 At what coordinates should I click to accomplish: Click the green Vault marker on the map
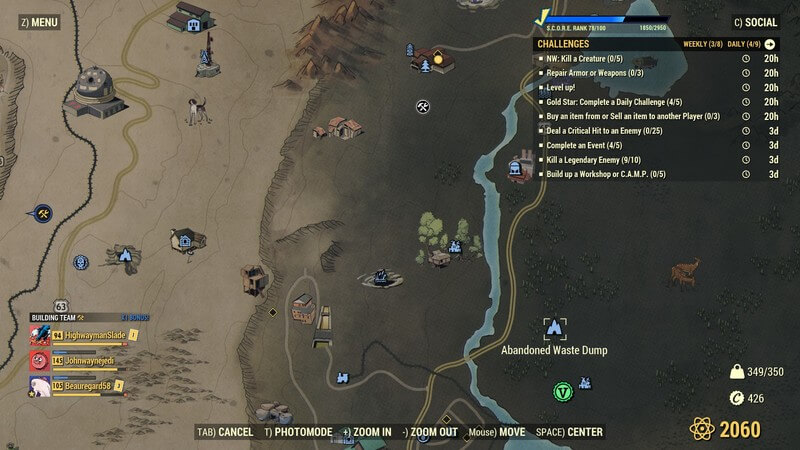(x=563, y=391)
